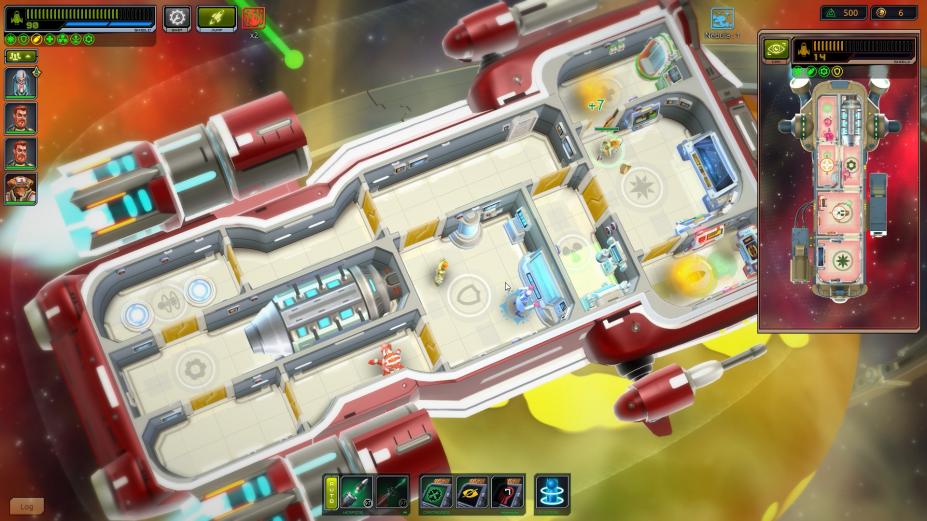Select the missile launcher weapon slot
927x521 pixels.
[x=356, y=493]
